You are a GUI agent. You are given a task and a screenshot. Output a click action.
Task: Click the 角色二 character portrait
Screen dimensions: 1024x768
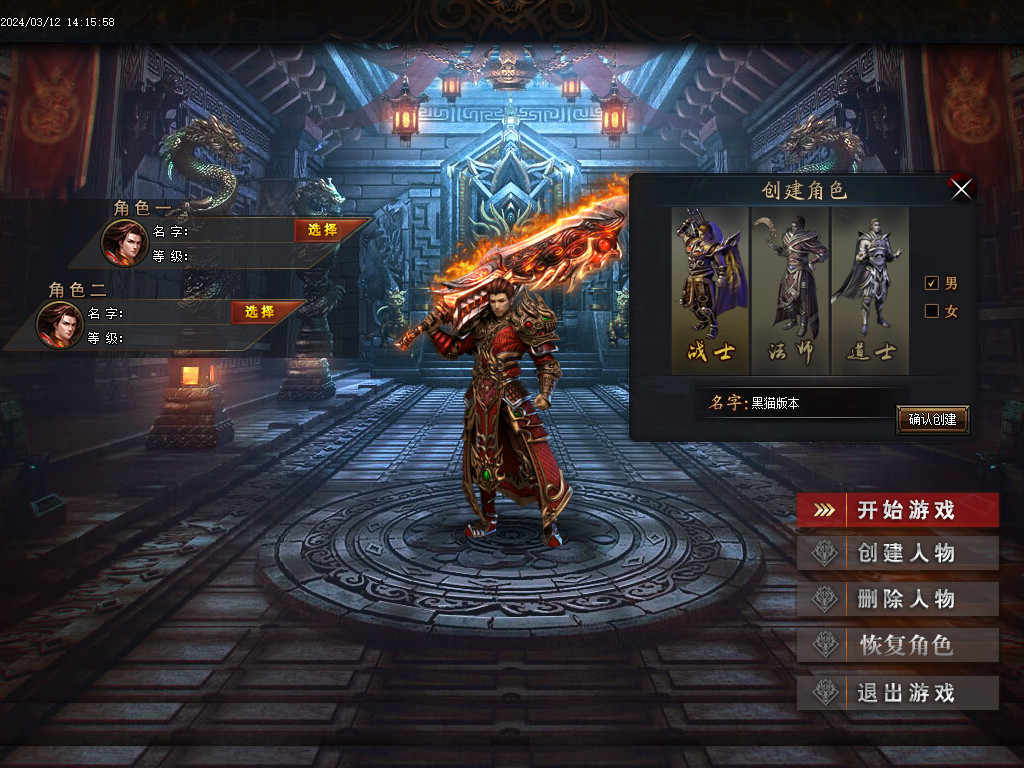pos(60,324)
